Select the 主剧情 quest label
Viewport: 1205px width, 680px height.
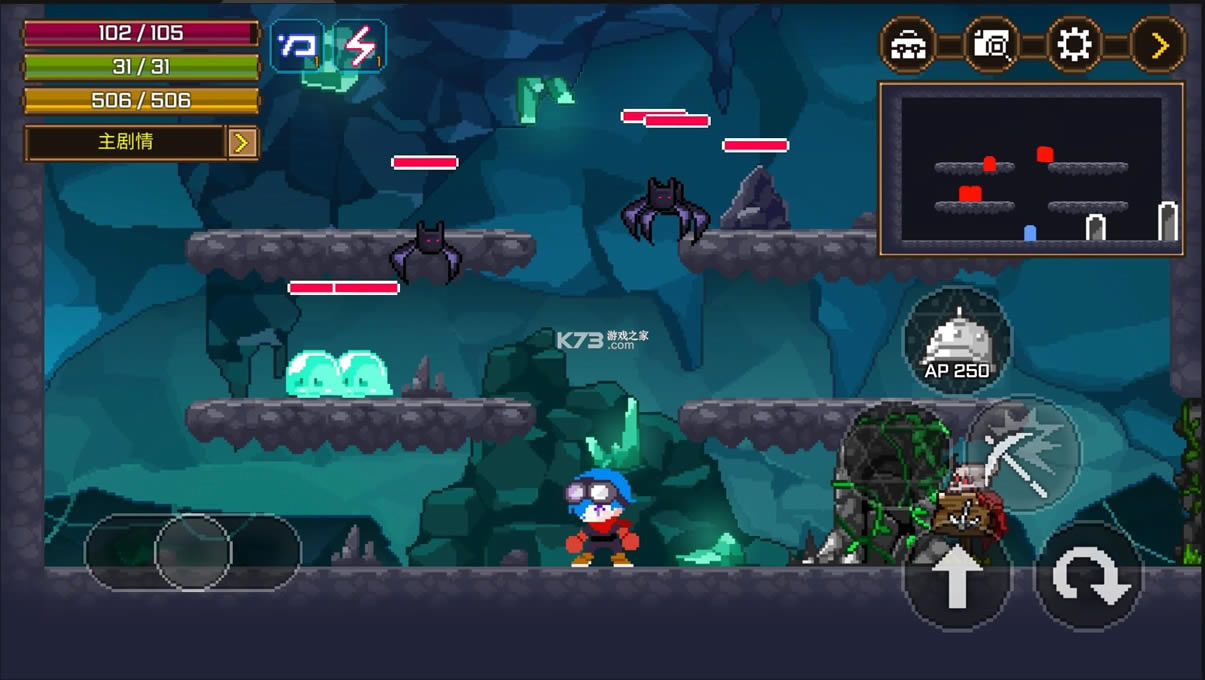125,142
